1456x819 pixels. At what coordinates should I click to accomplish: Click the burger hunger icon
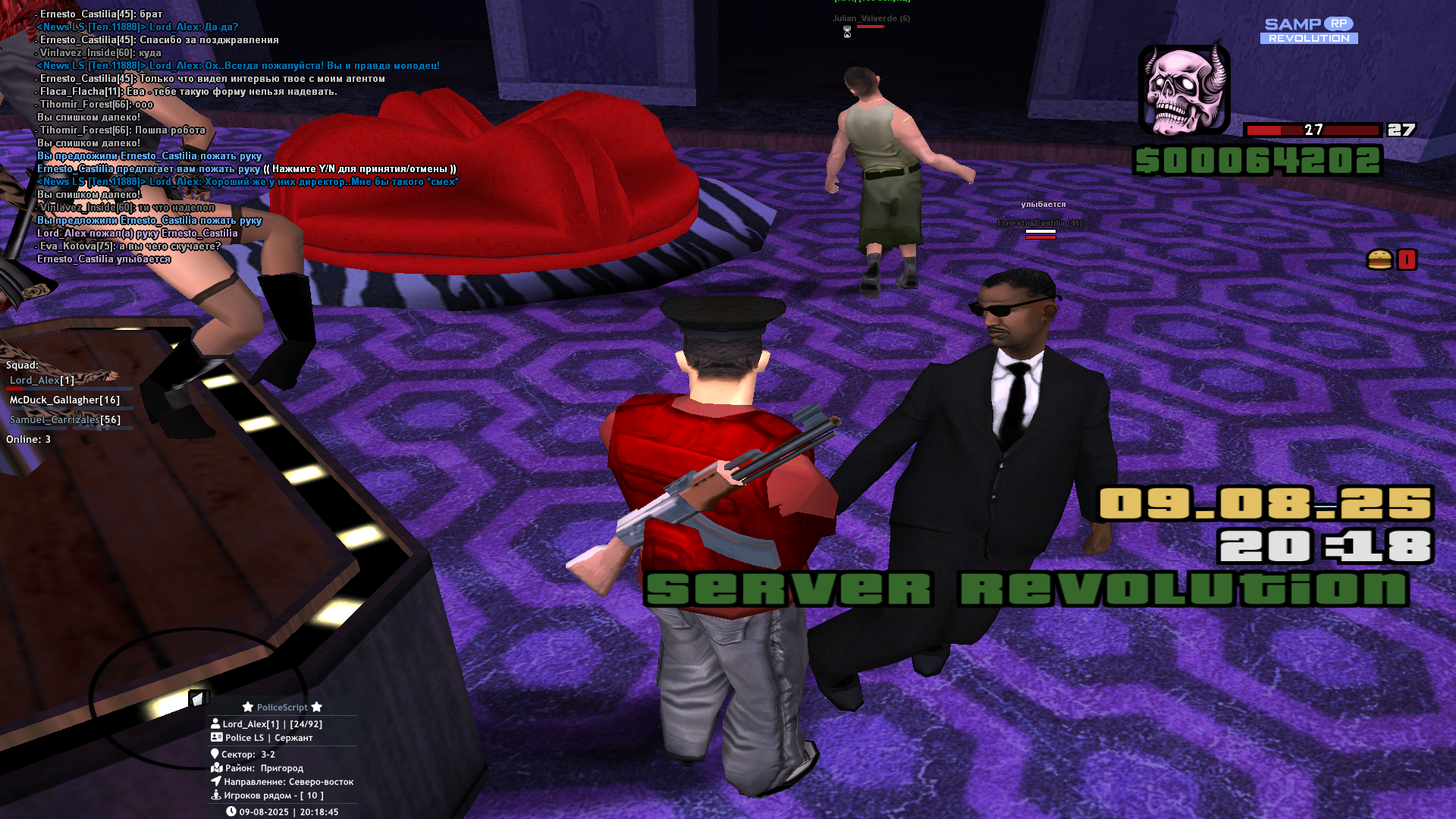1379,259
